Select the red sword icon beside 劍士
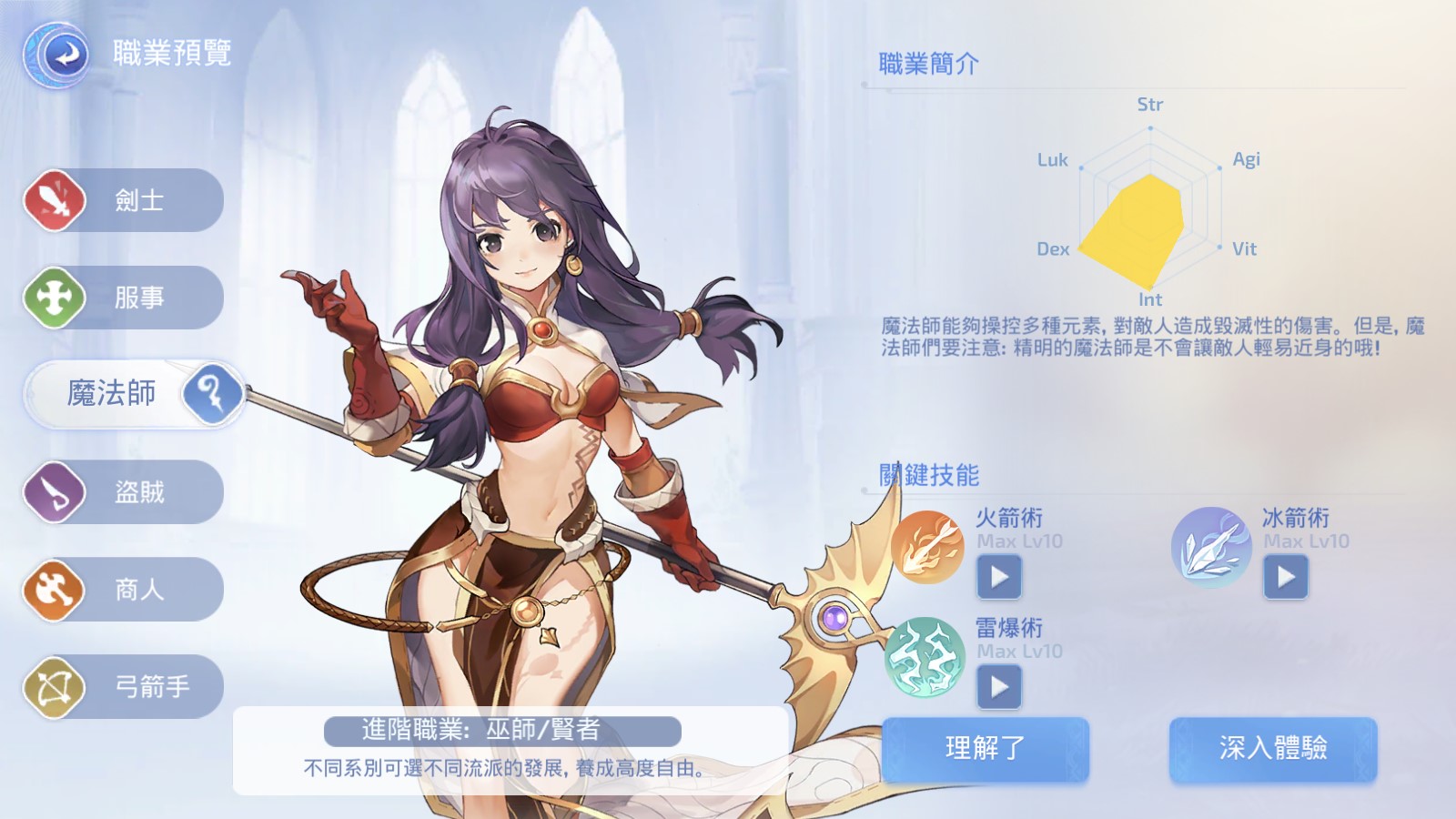 click(55, 199)
